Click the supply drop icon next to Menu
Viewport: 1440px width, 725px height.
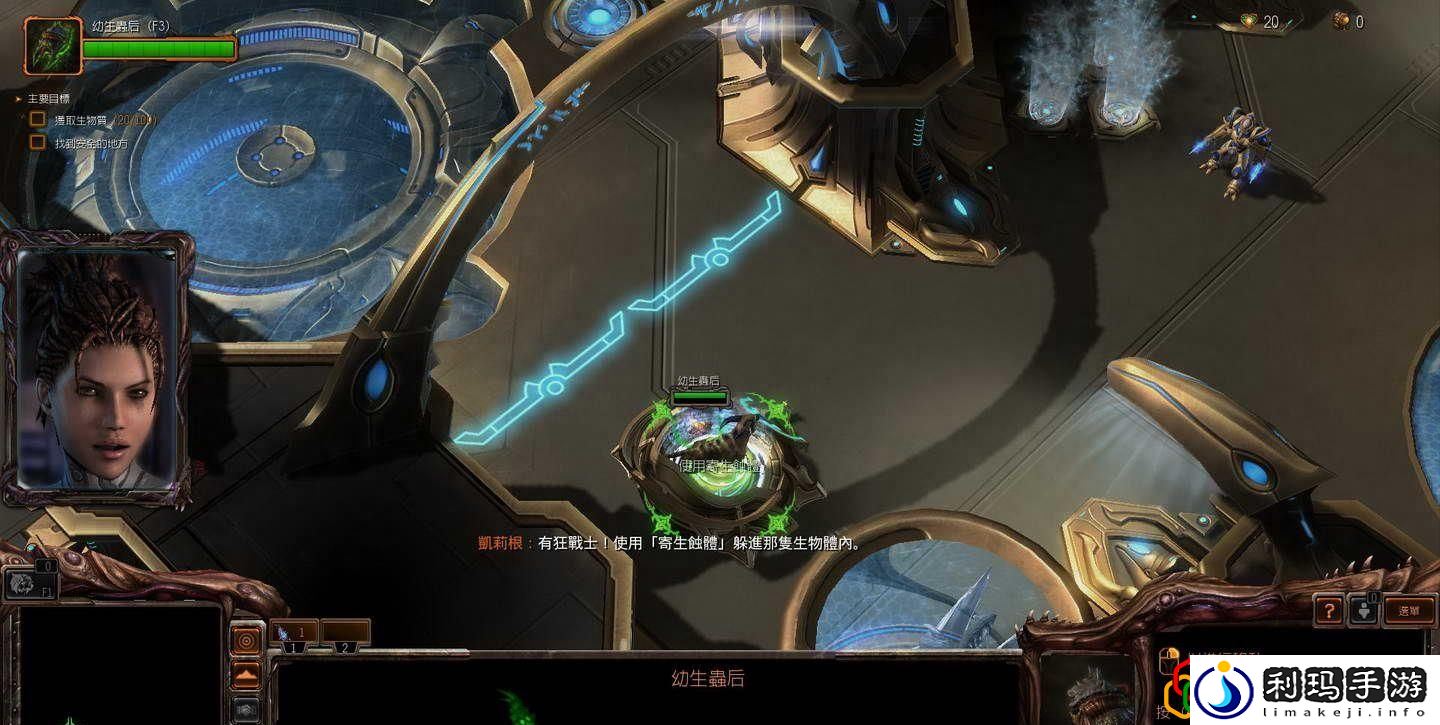click(x=1364, y=611)
